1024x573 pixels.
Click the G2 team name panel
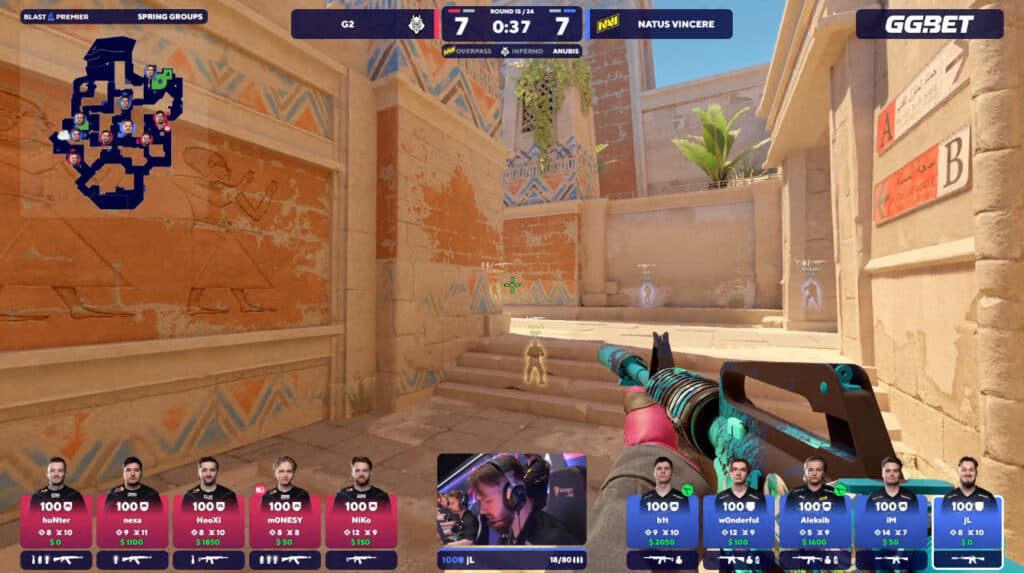coord(363,24)
